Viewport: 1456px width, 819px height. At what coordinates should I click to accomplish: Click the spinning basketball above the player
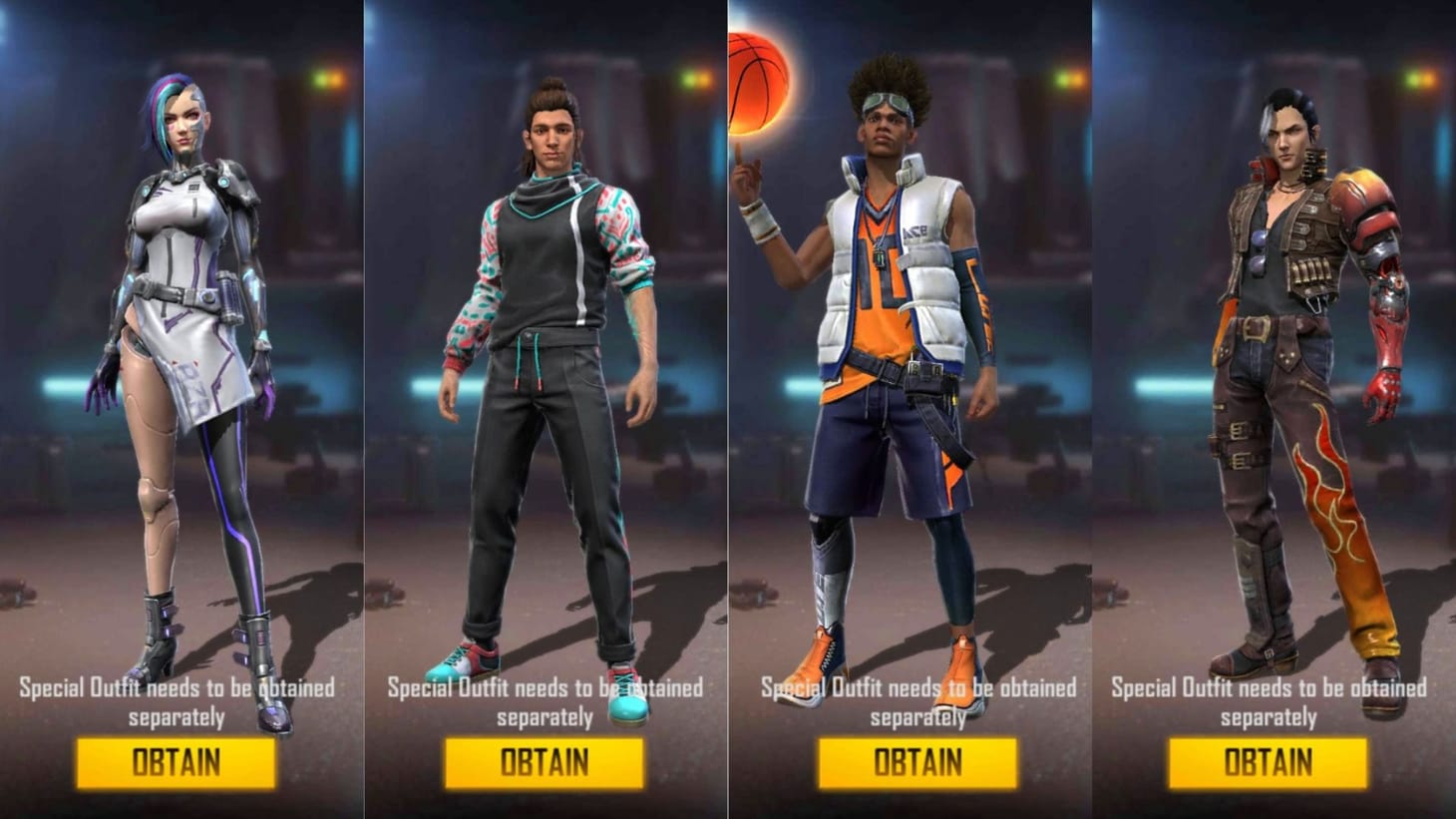[760, 80]
